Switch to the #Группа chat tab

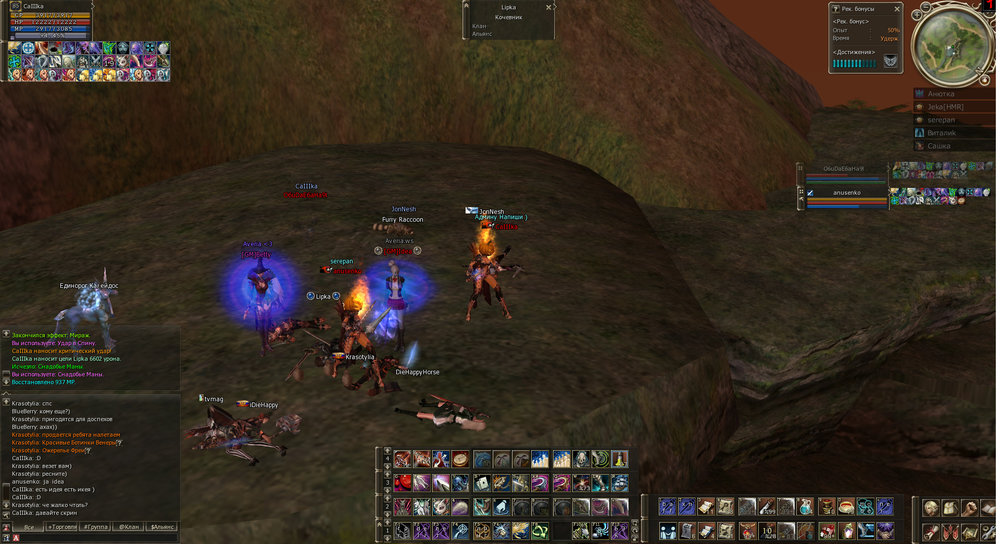click(97, 526)
